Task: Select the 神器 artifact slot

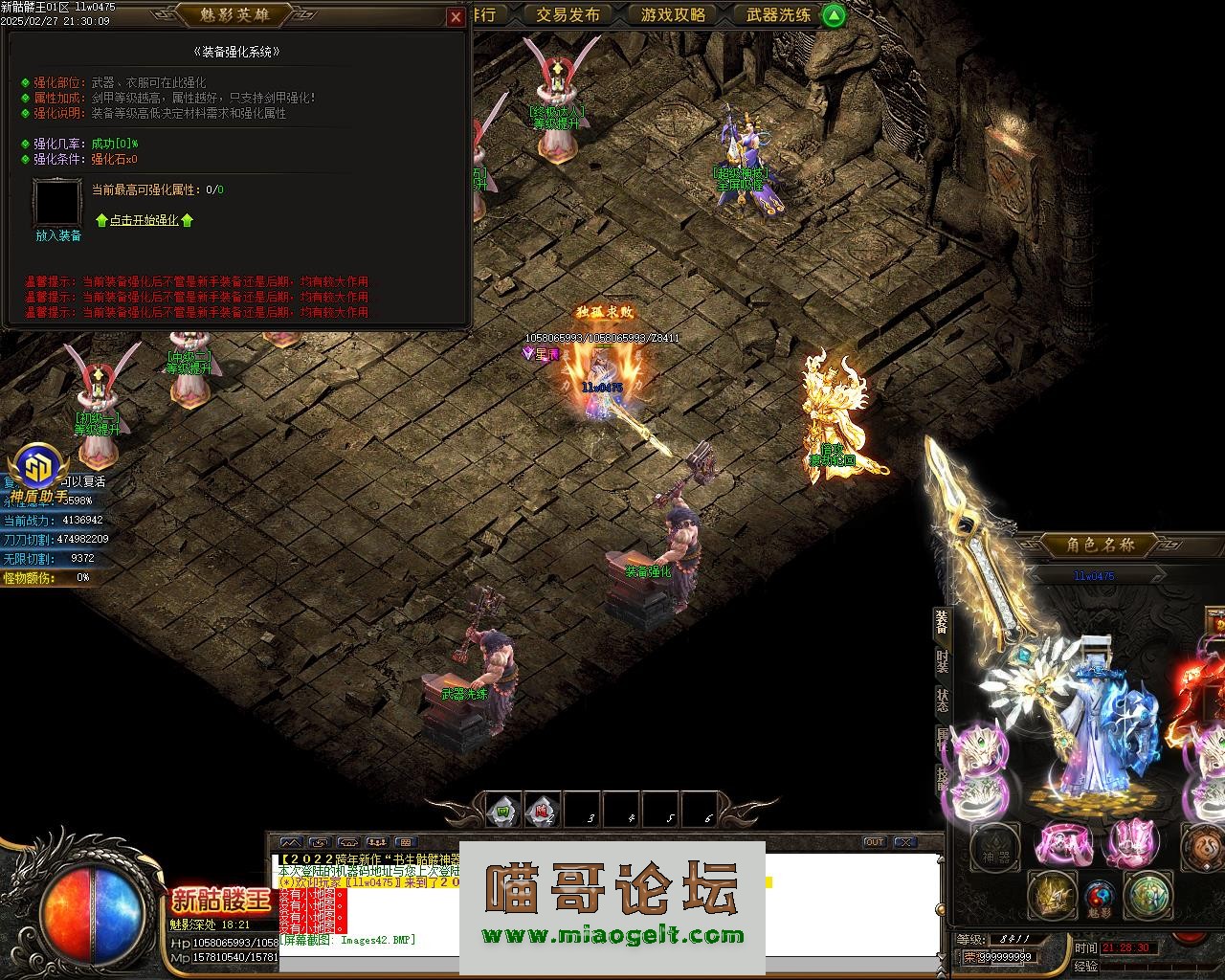Action: tap(994, 848)
